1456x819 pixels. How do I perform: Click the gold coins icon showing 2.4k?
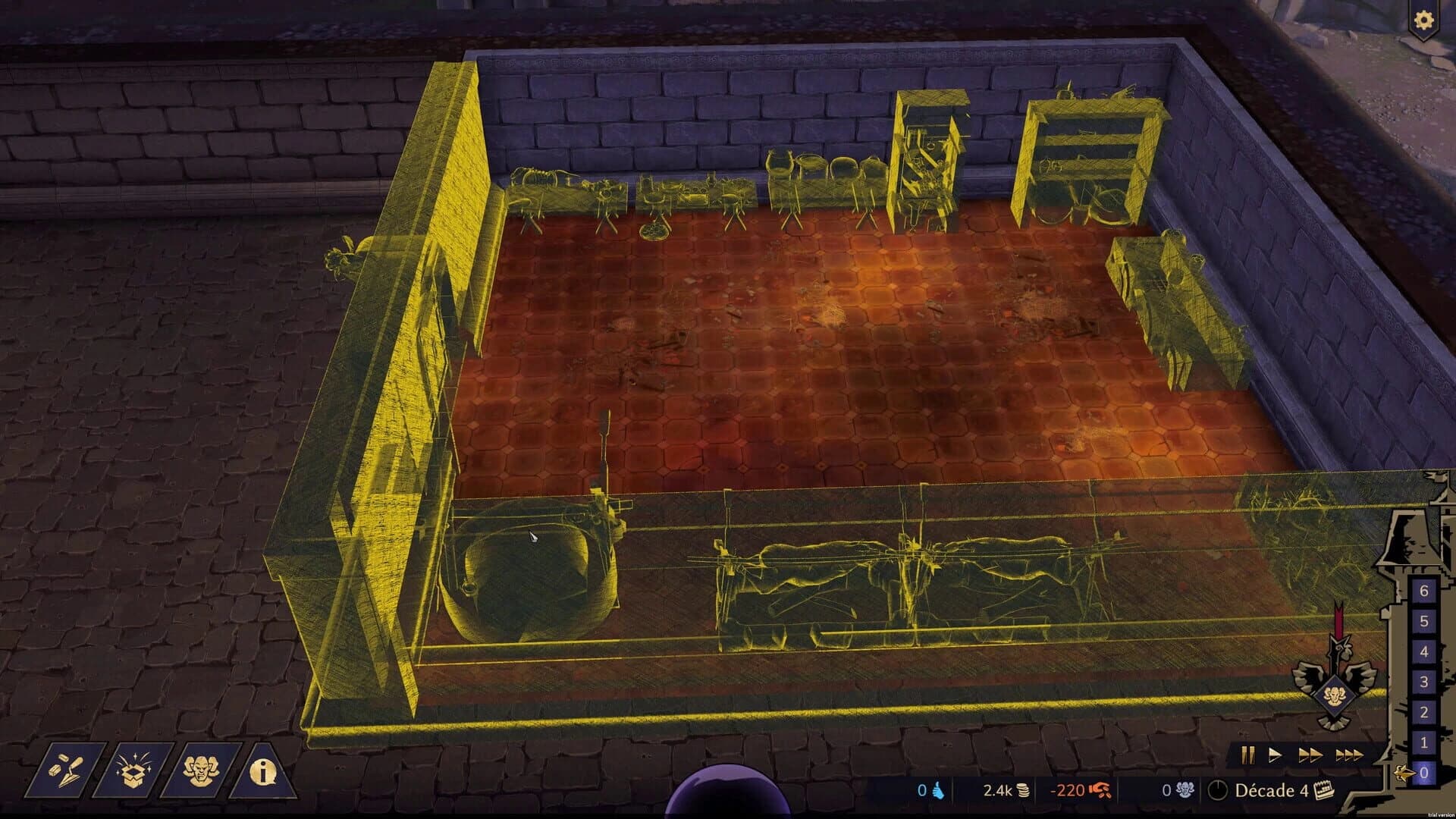tap(1022, 790)
